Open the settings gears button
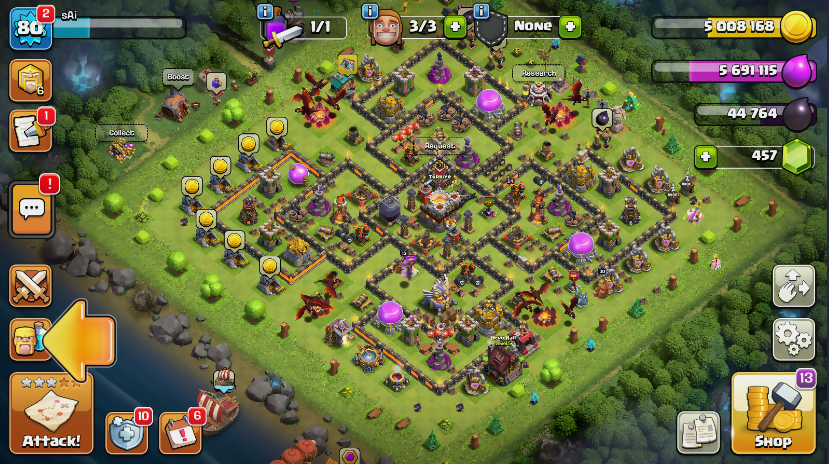 793,340
